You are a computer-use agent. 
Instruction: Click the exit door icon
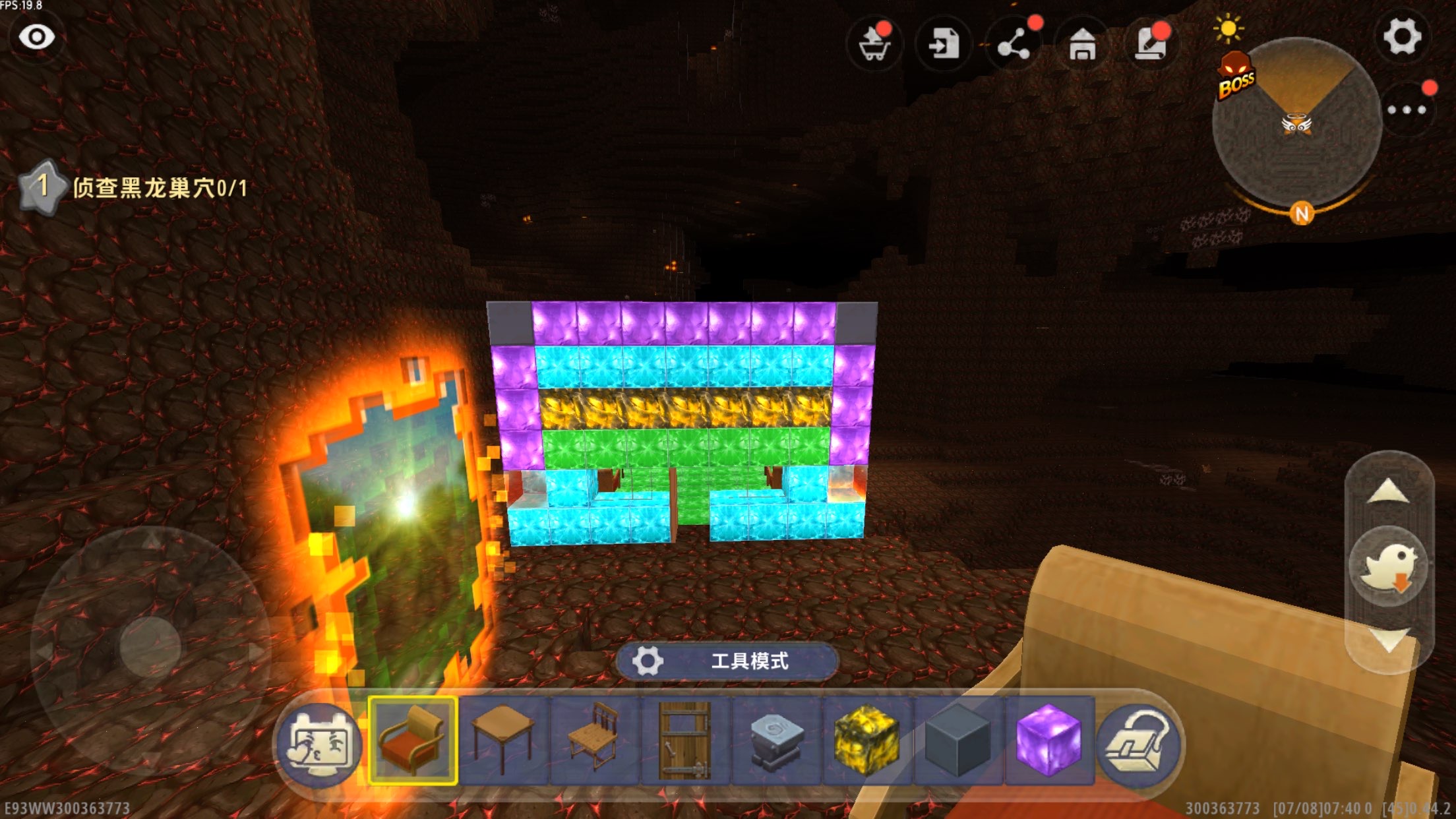pos(944,45)
